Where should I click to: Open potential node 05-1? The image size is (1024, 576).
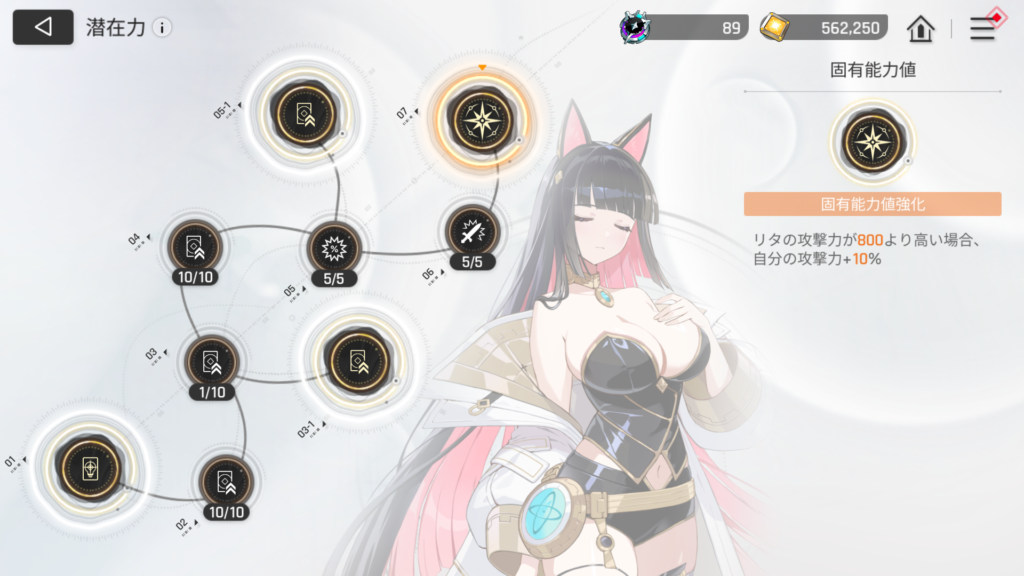click(x=300, y=114)
